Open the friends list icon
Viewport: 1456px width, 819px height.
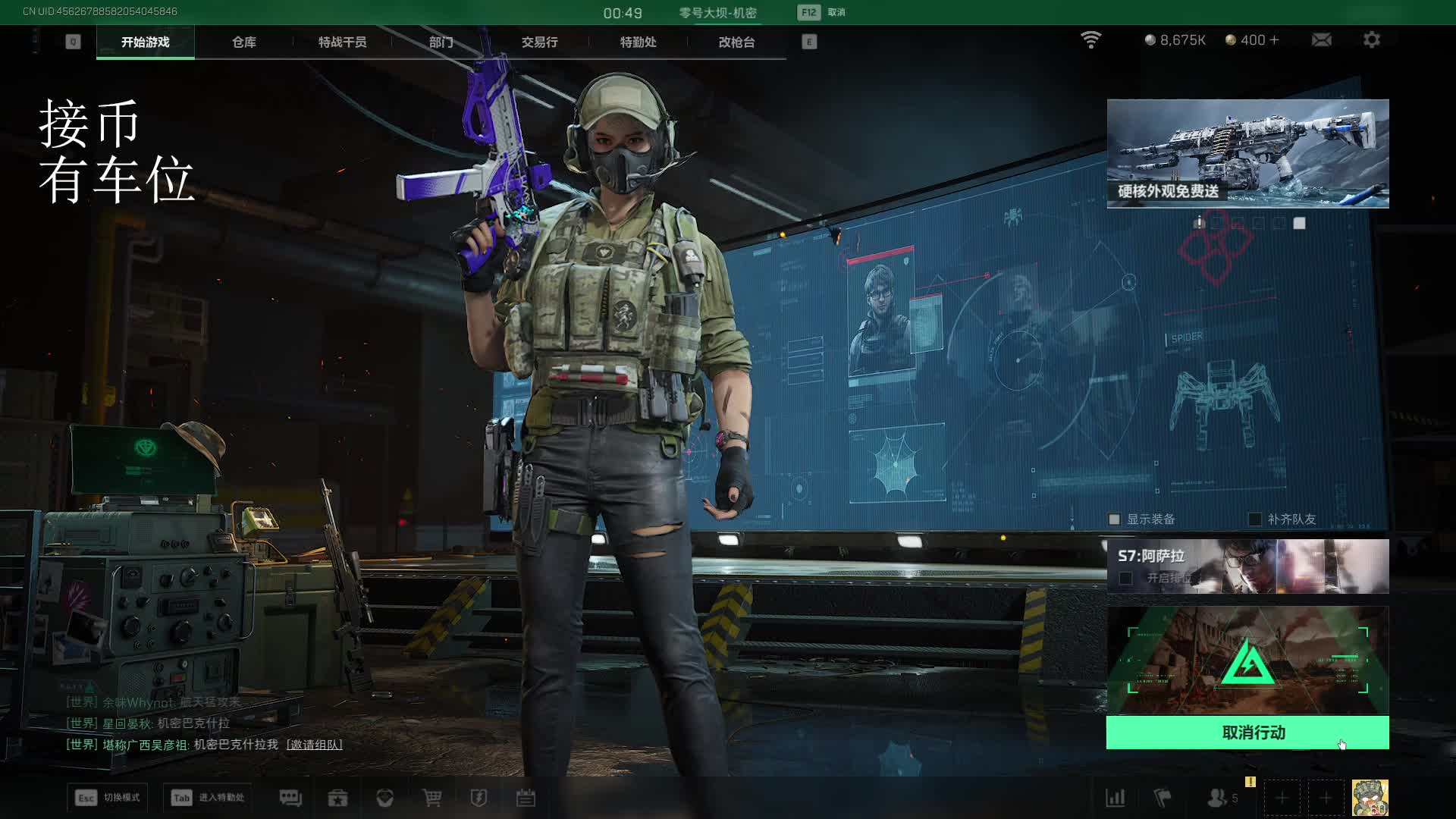click(x=1218, y=798)
